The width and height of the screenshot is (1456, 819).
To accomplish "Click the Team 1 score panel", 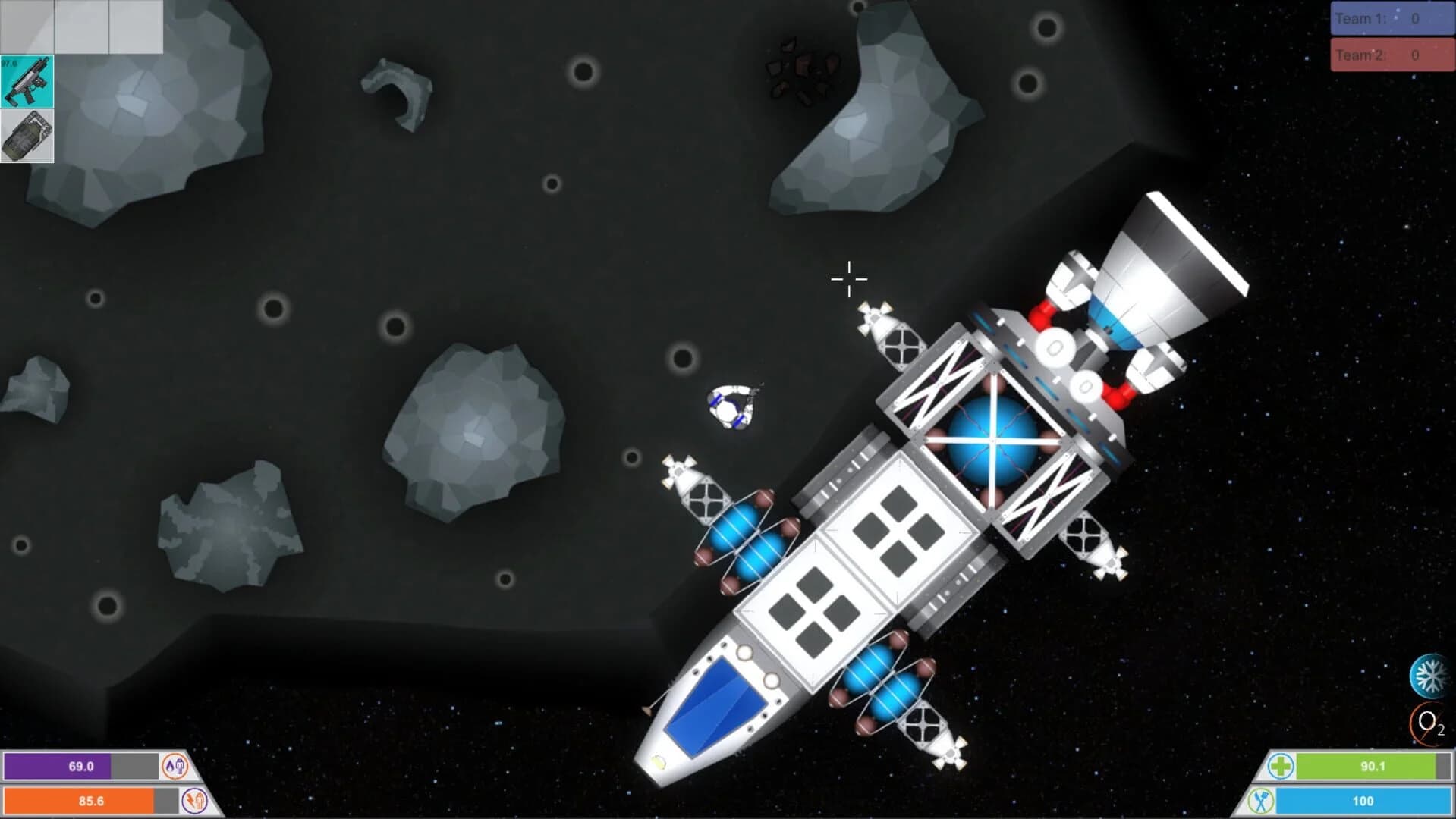I will [1392, 18].
